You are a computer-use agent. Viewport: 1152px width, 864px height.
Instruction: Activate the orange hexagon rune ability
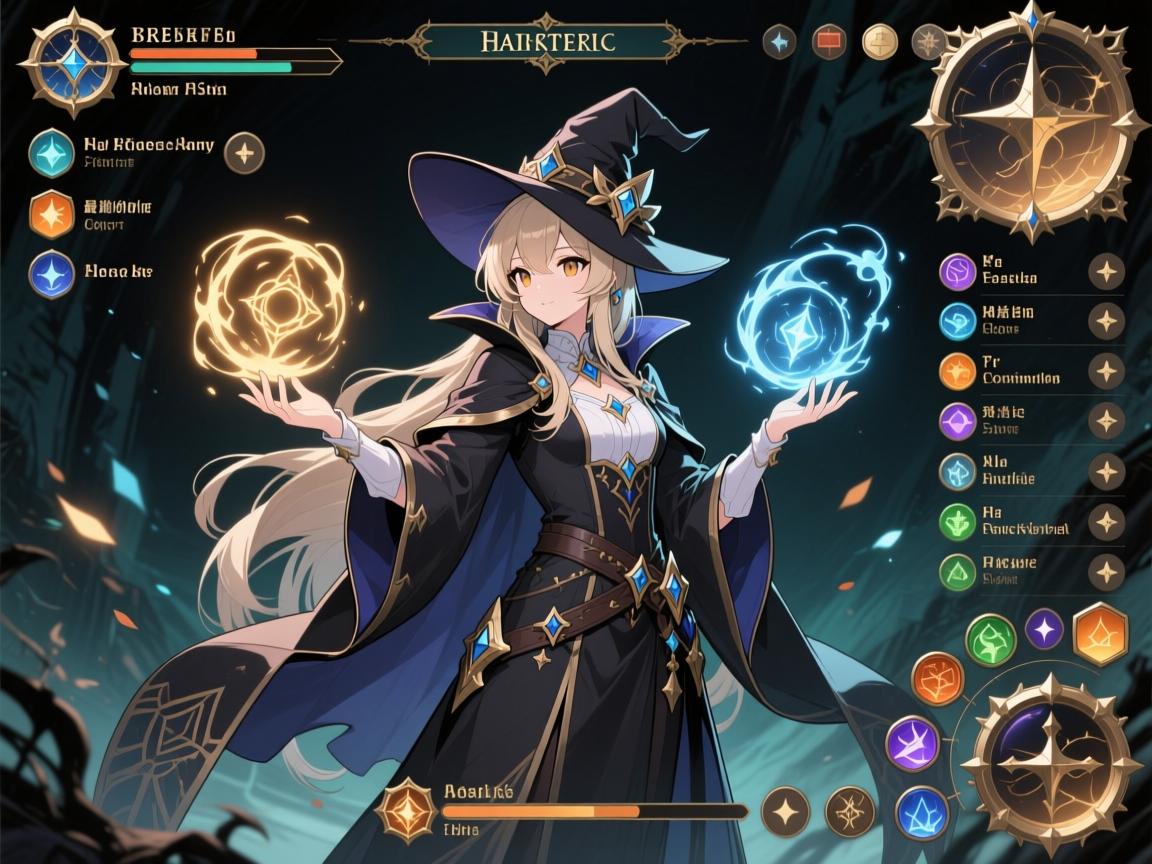point(1100,632)
